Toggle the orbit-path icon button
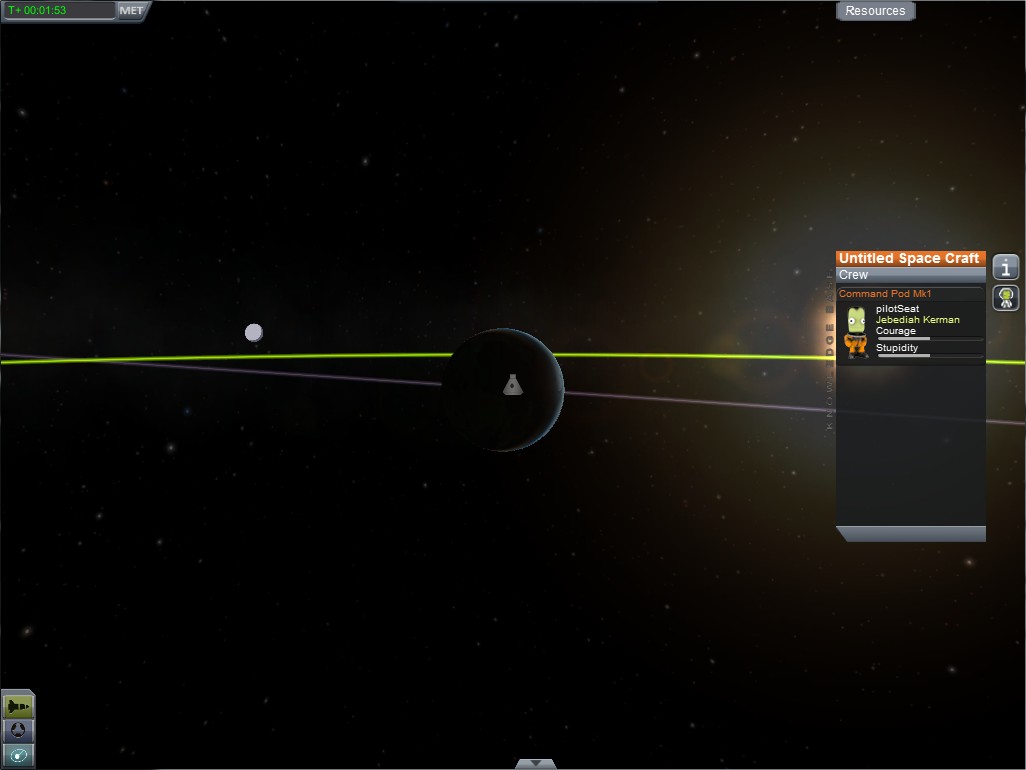Viewport: 1026px width, 770px height. [x=18, y=755]
